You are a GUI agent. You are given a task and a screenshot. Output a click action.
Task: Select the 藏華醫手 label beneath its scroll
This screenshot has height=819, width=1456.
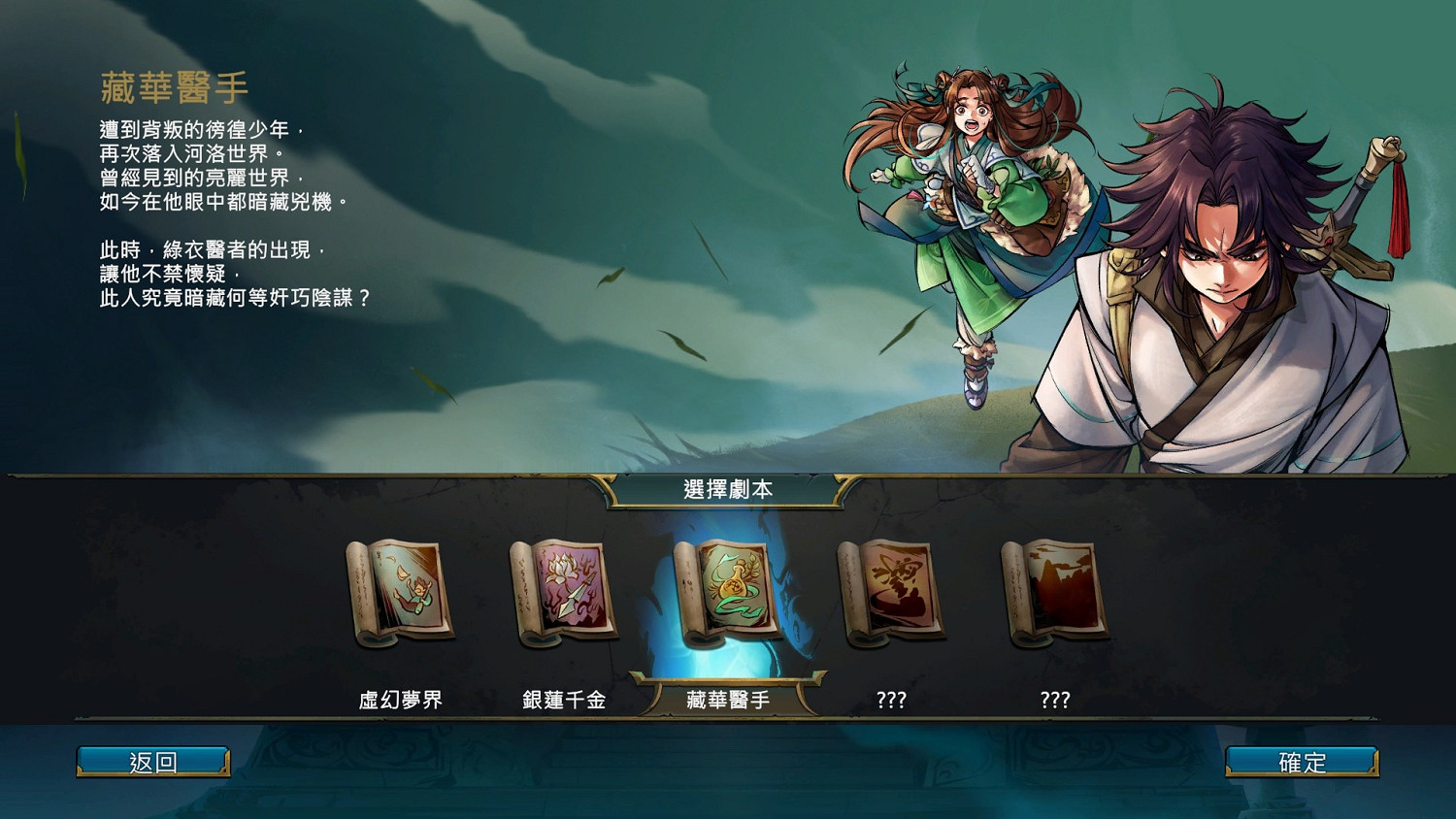coord(726,698)
